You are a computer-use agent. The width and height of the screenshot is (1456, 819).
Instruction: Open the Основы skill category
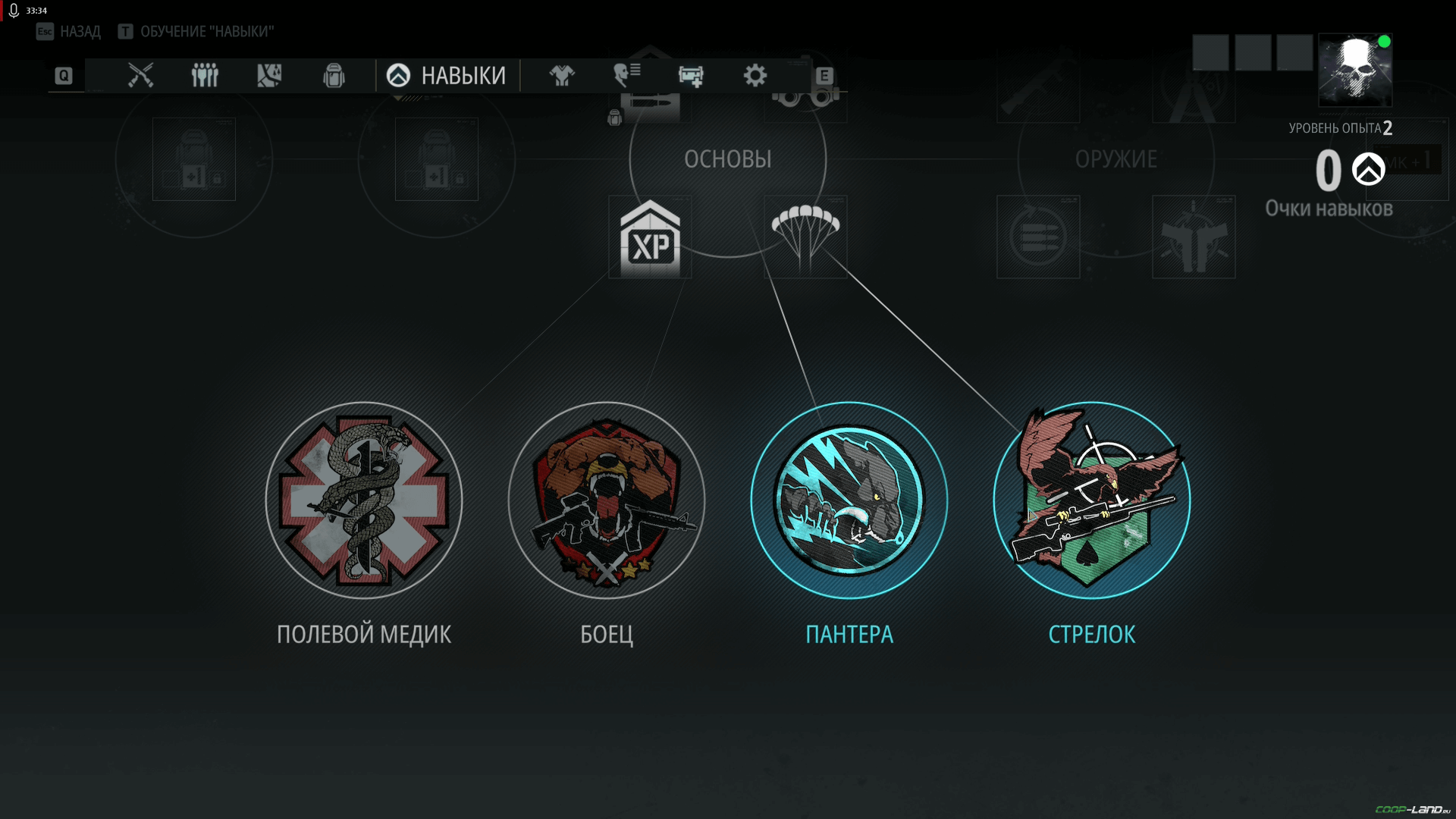tap(728, 159)
